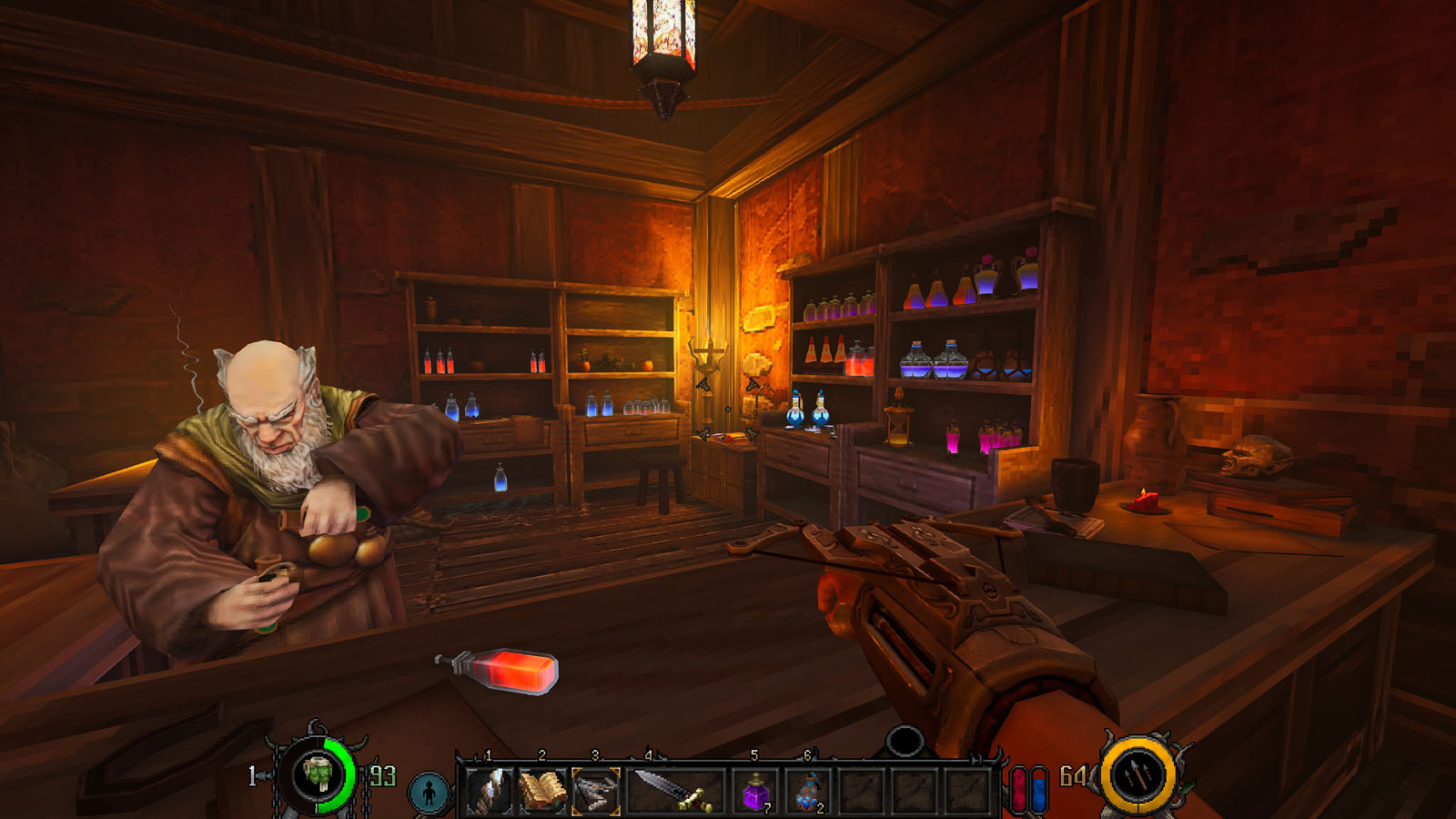This screenshot has width=1456, height=819.
Task: Click the crossbow bolt ammo ring icon
Action: click(x=1137, y=776)
